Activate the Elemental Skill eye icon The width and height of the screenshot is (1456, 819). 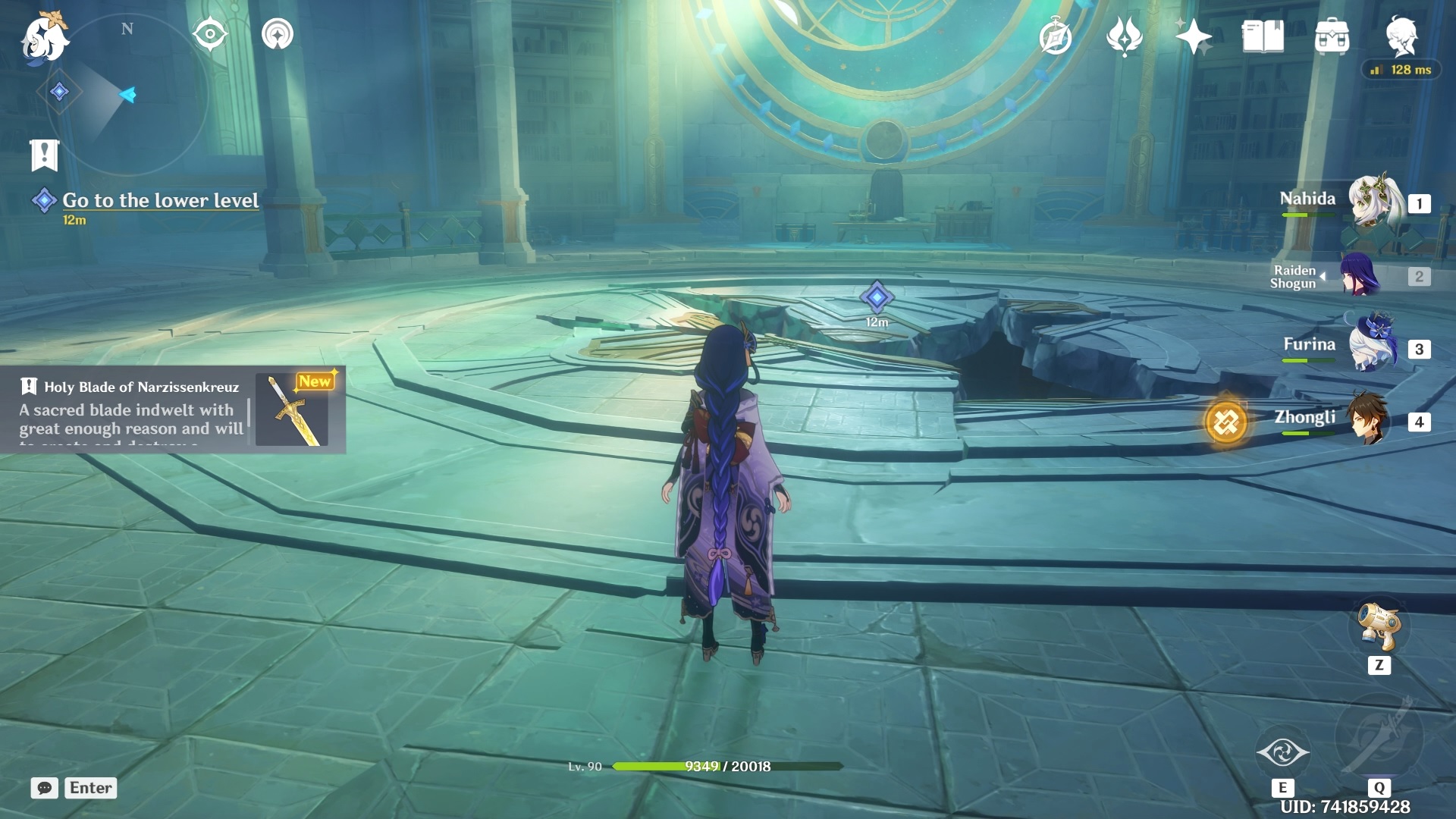(x=1282, y=752)
